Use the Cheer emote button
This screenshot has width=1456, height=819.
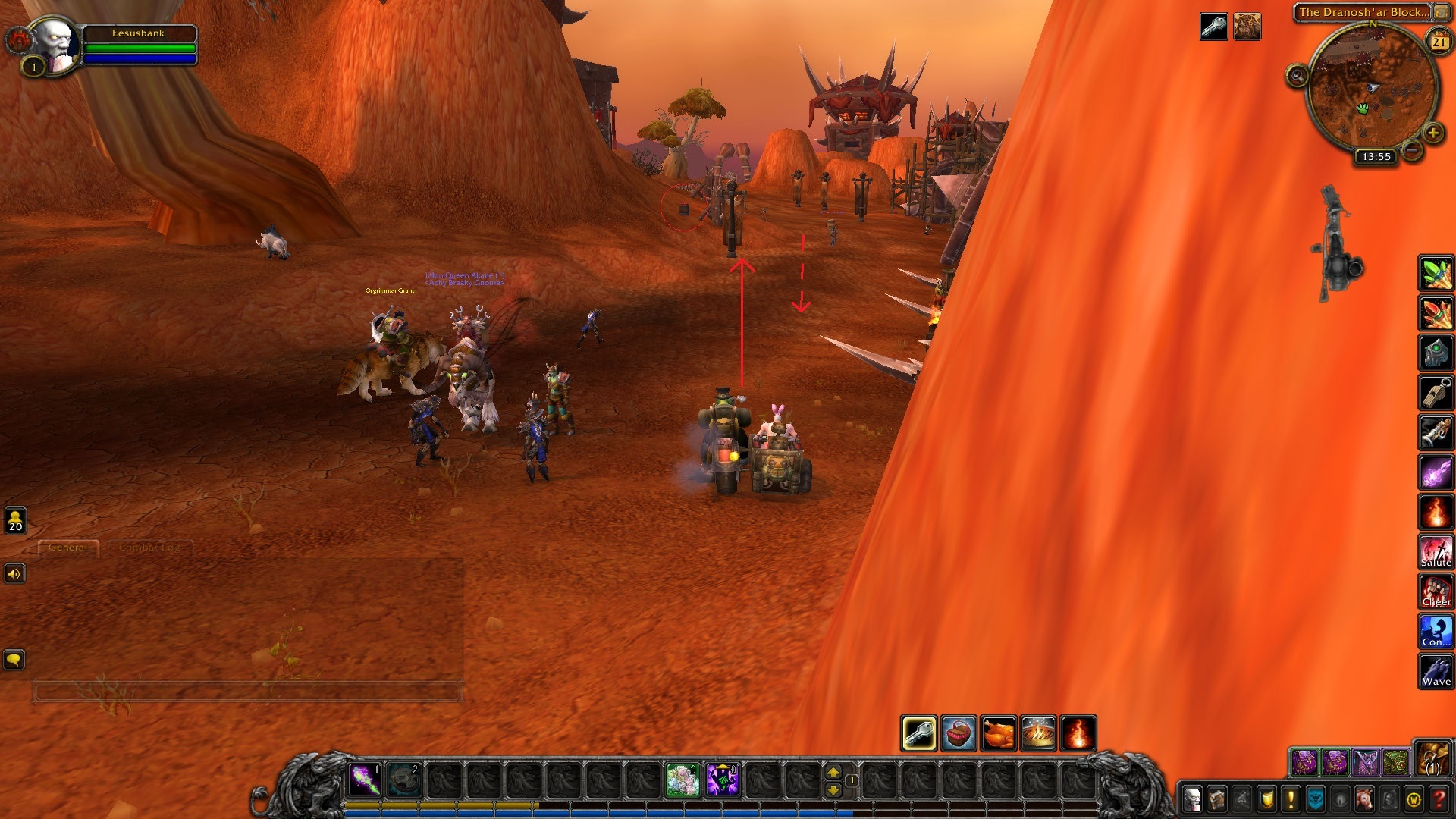1436,591
